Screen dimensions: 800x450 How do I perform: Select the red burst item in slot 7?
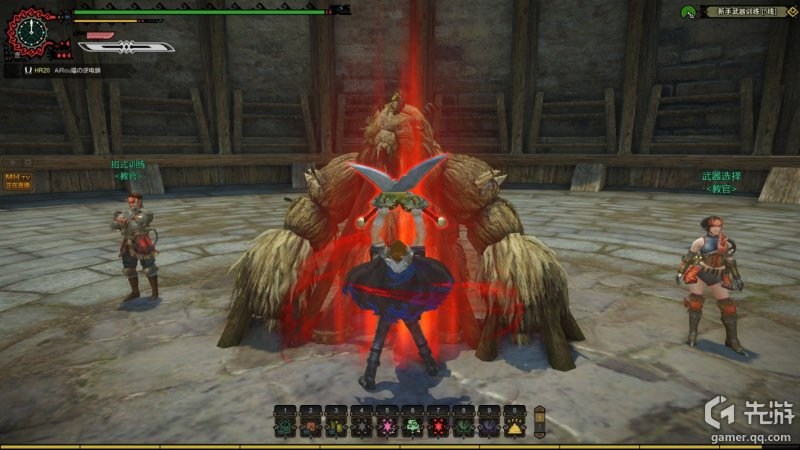438,427
